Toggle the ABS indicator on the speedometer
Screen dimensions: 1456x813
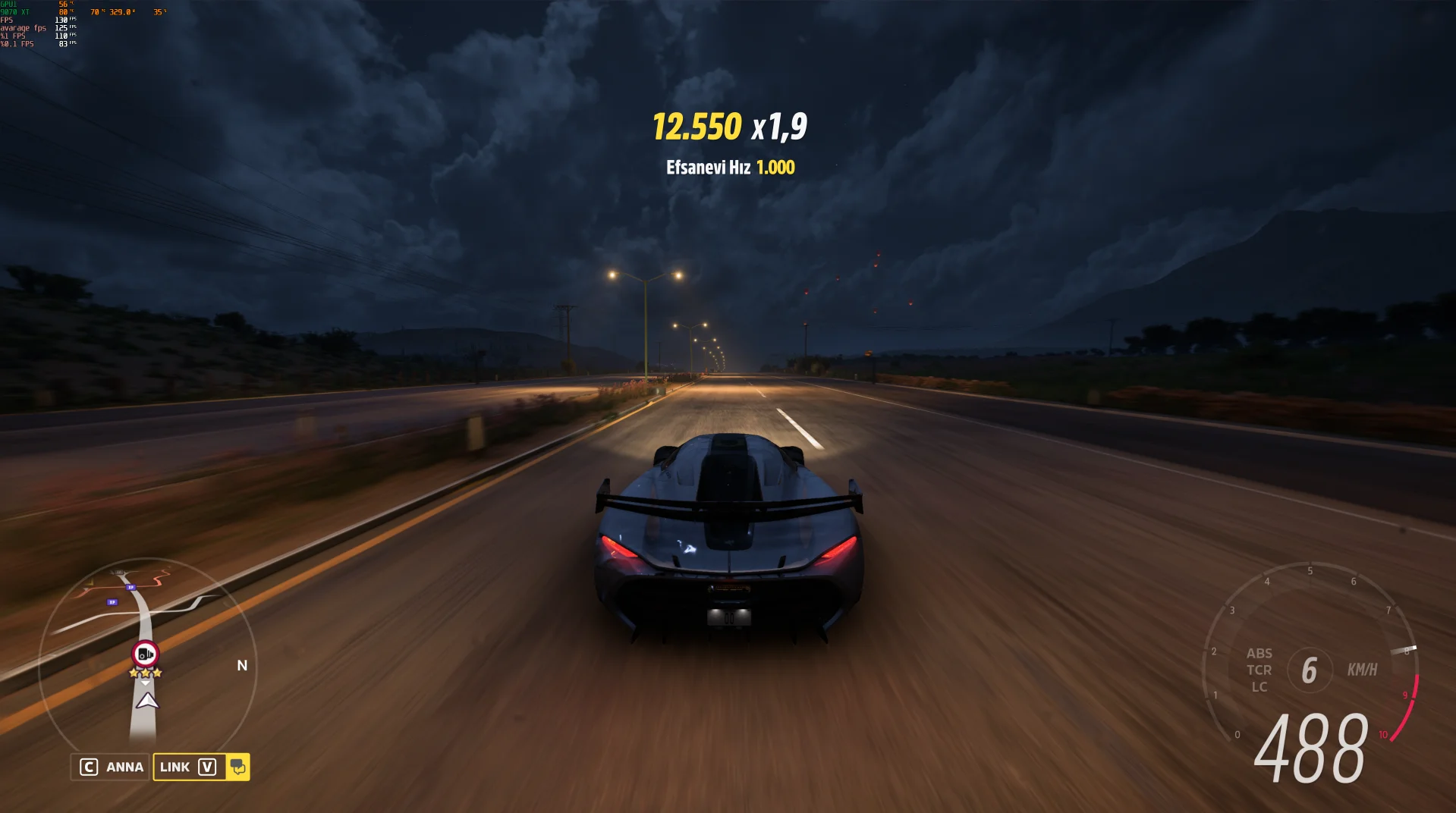pyautogui.click(x=1259, y=653)
